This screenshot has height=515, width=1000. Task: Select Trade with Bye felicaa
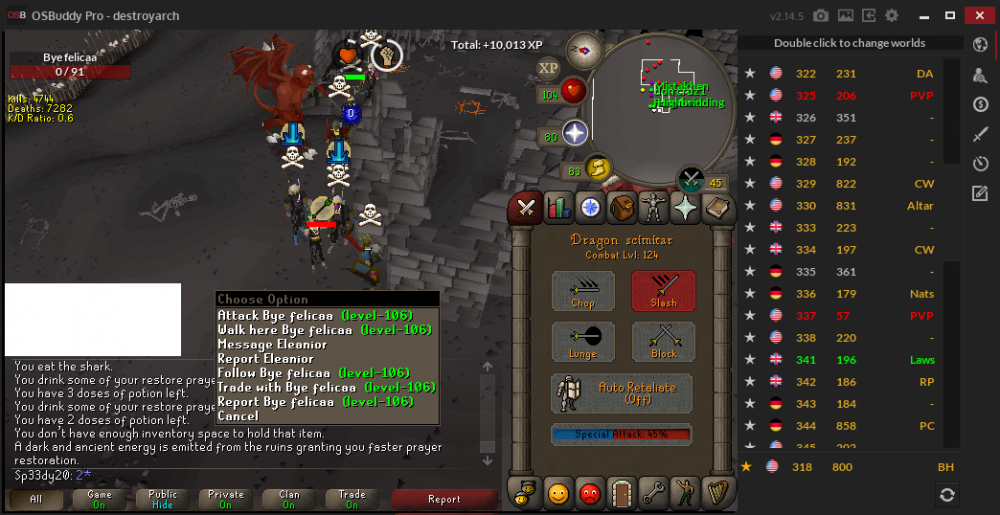coord(316,387)
